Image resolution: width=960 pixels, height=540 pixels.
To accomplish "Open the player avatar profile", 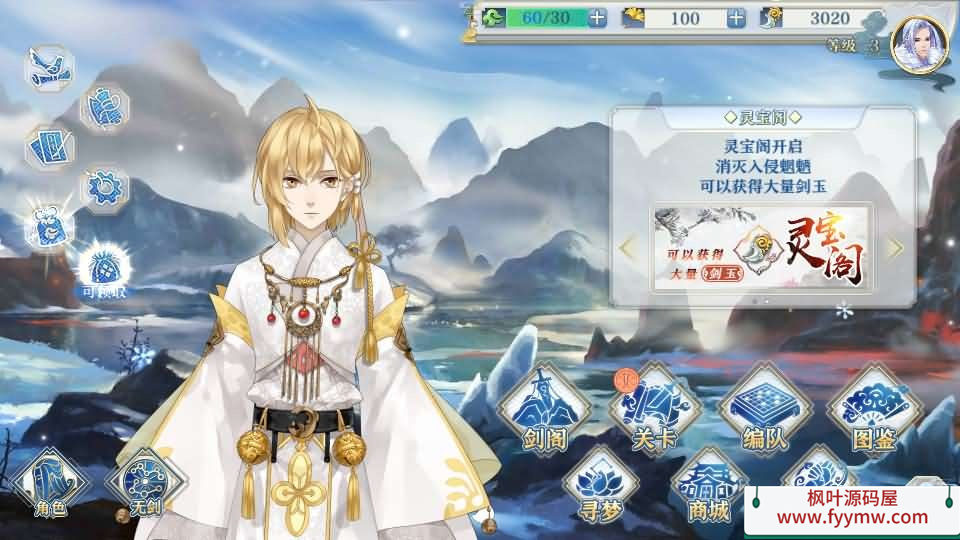I will tap(918, 46).
